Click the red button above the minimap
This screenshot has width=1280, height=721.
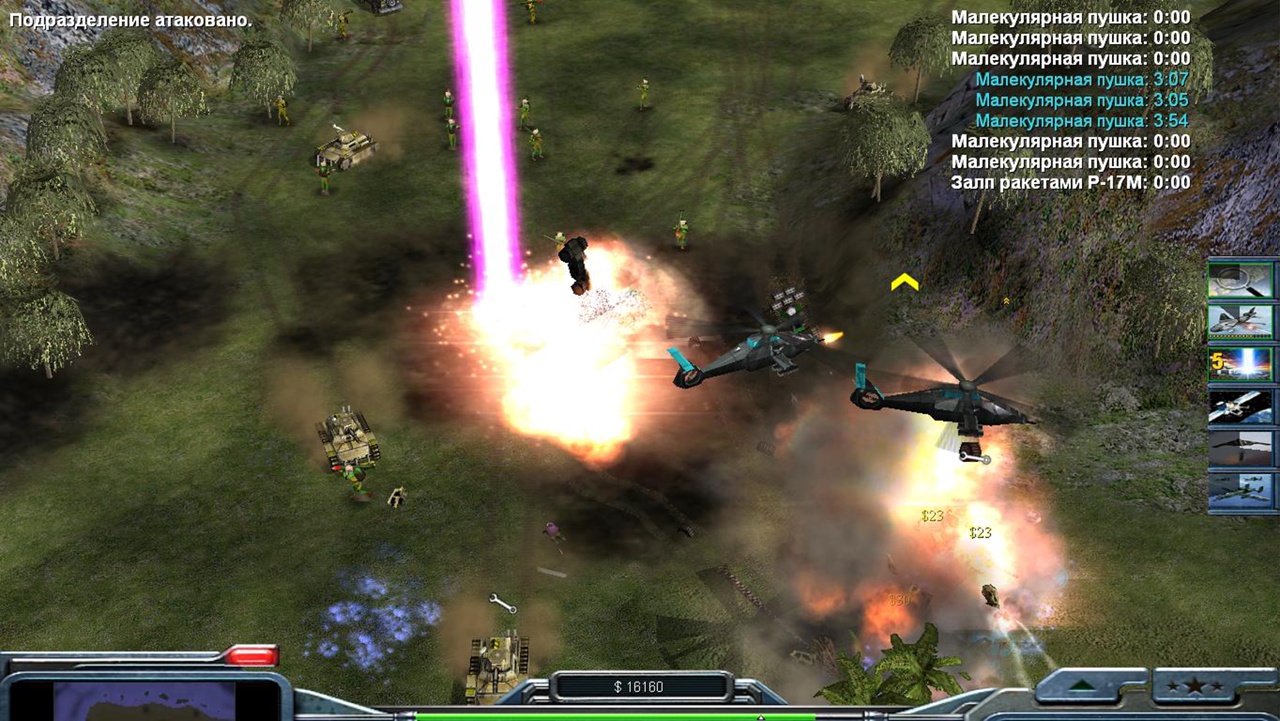(x=250, y=656)
